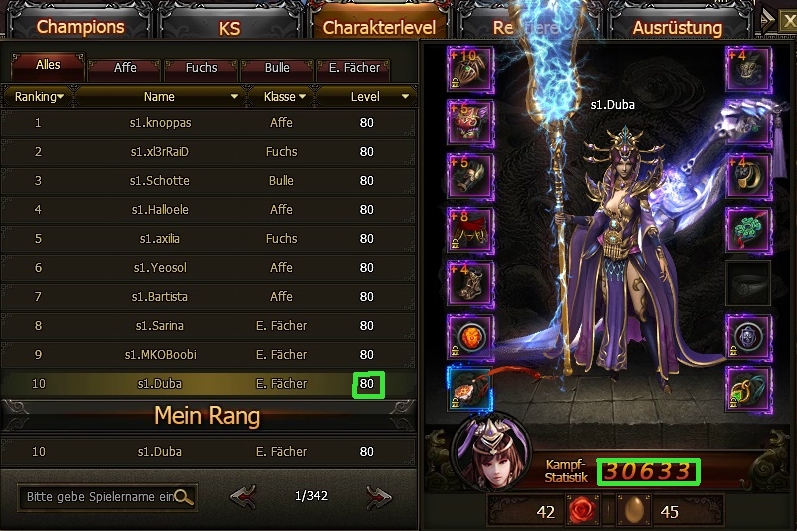This screenshot has width=797, height=531.
Task: Choose the E. Fächer filter tab
Action: (354, 68)
